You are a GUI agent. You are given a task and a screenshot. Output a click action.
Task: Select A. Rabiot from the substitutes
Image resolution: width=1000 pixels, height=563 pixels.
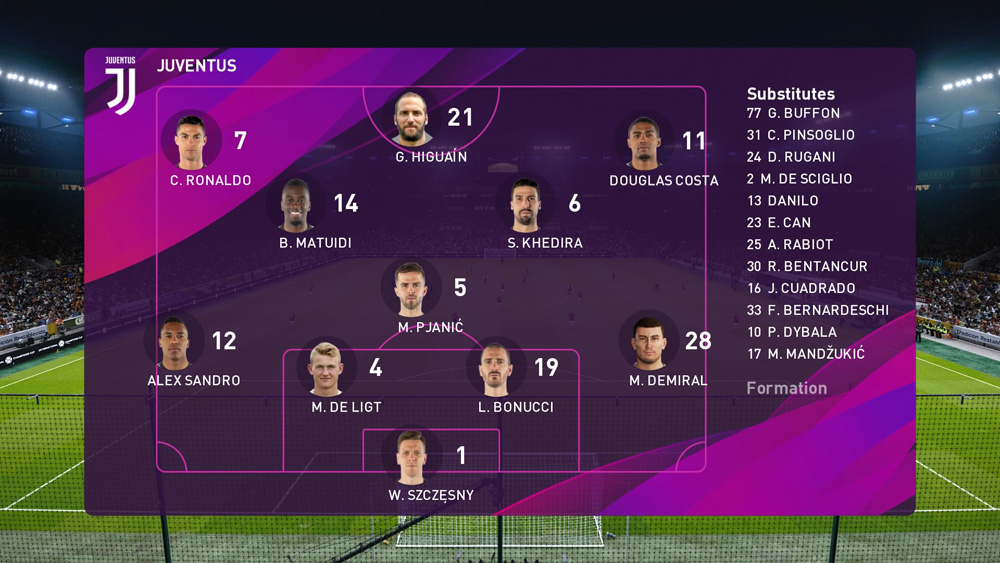point(800,245)
